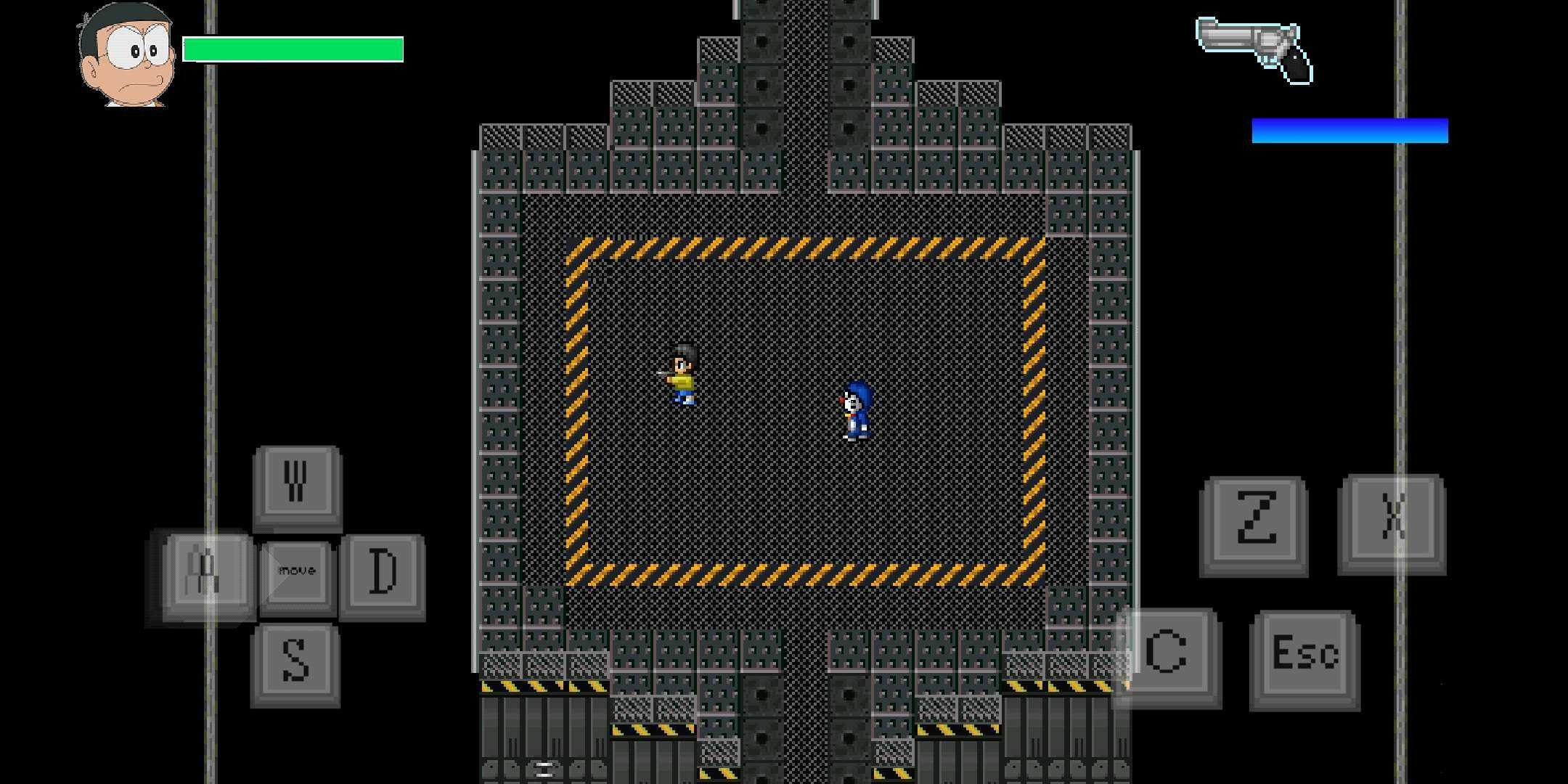Tap the A on-screen move-left key
Screen dimensions: 1568x784
click(x=205, y=574)
